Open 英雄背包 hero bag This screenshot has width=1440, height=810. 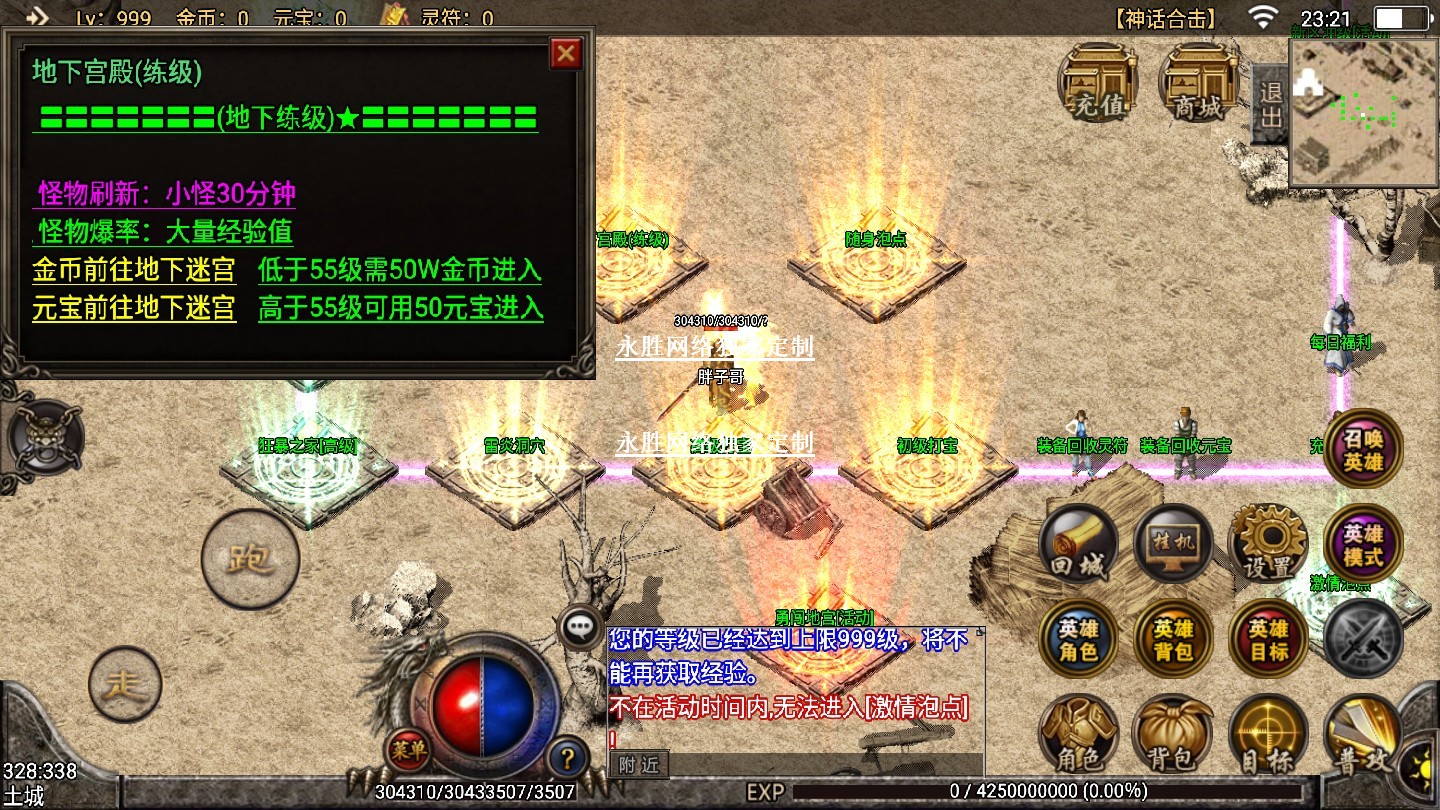[1173, 639]
